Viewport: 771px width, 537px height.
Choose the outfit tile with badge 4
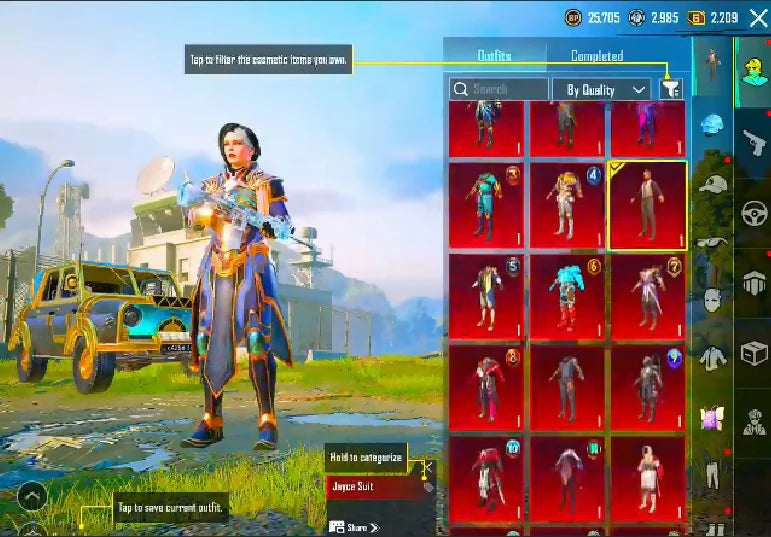pyautogui.click(x=567, y=205)
